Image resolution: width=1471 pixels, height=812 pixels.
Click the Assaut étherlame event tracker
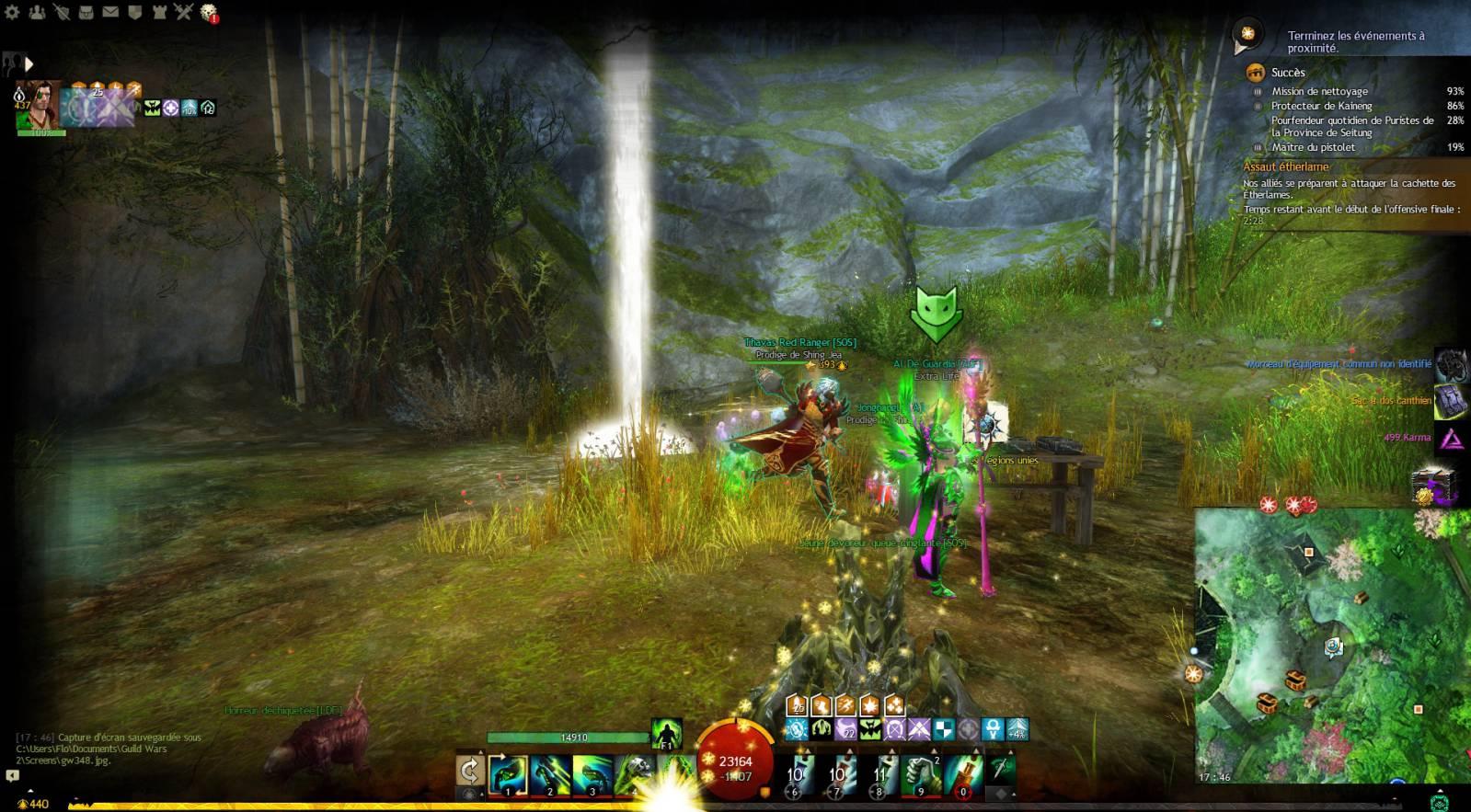click(x=1286, y=167)
